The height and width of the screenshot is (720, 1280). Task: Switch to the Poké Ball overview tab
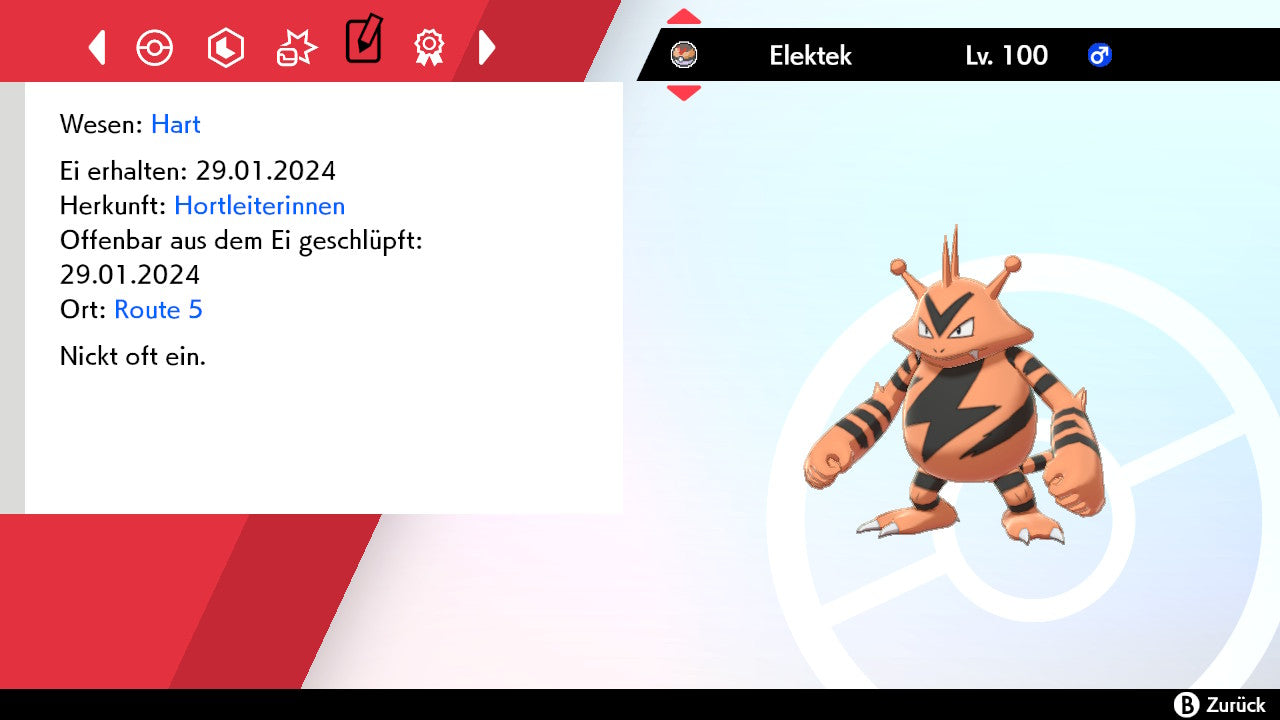point(155,47)
